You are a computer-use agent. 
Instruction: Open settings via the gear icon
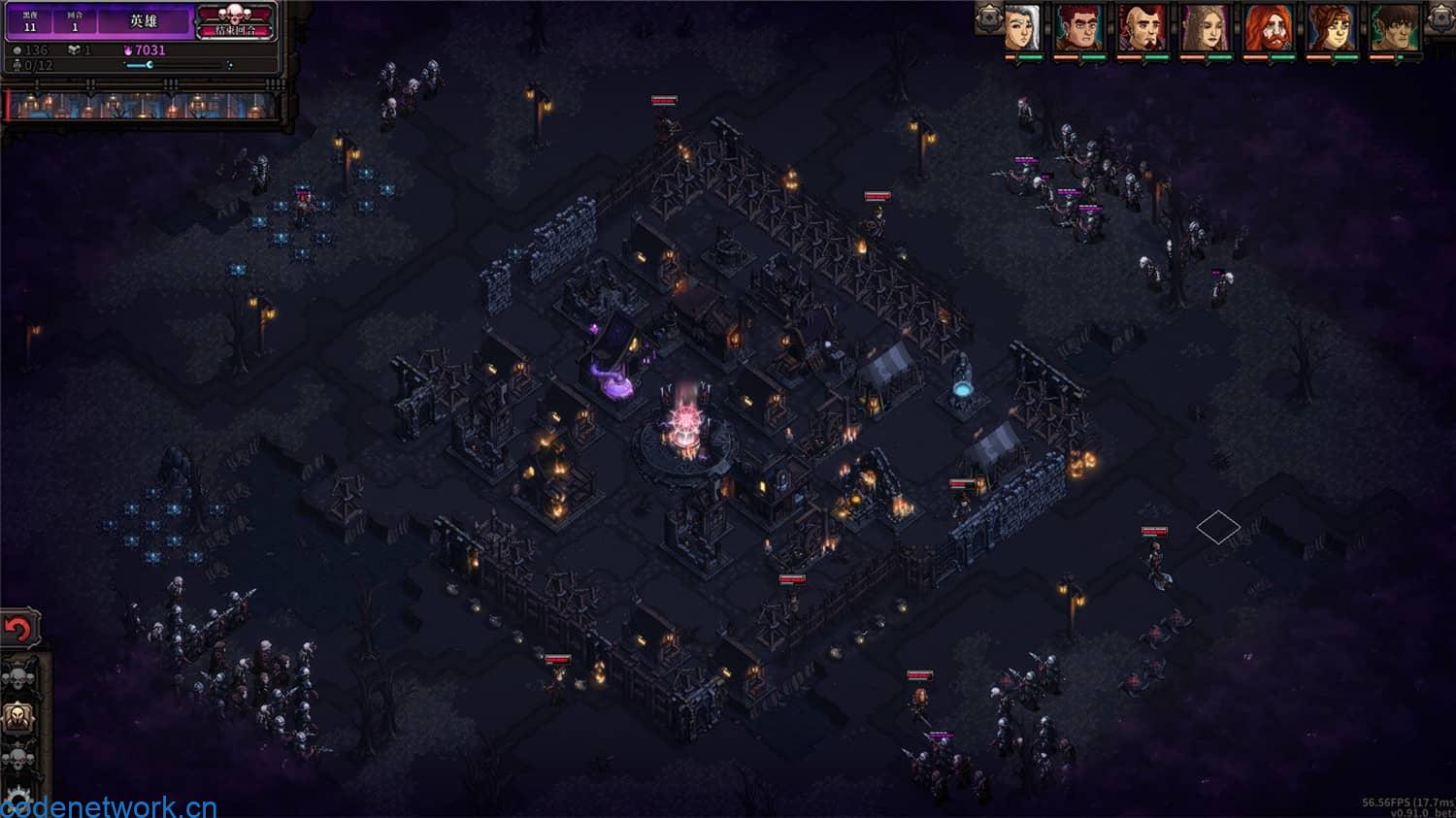18,802
